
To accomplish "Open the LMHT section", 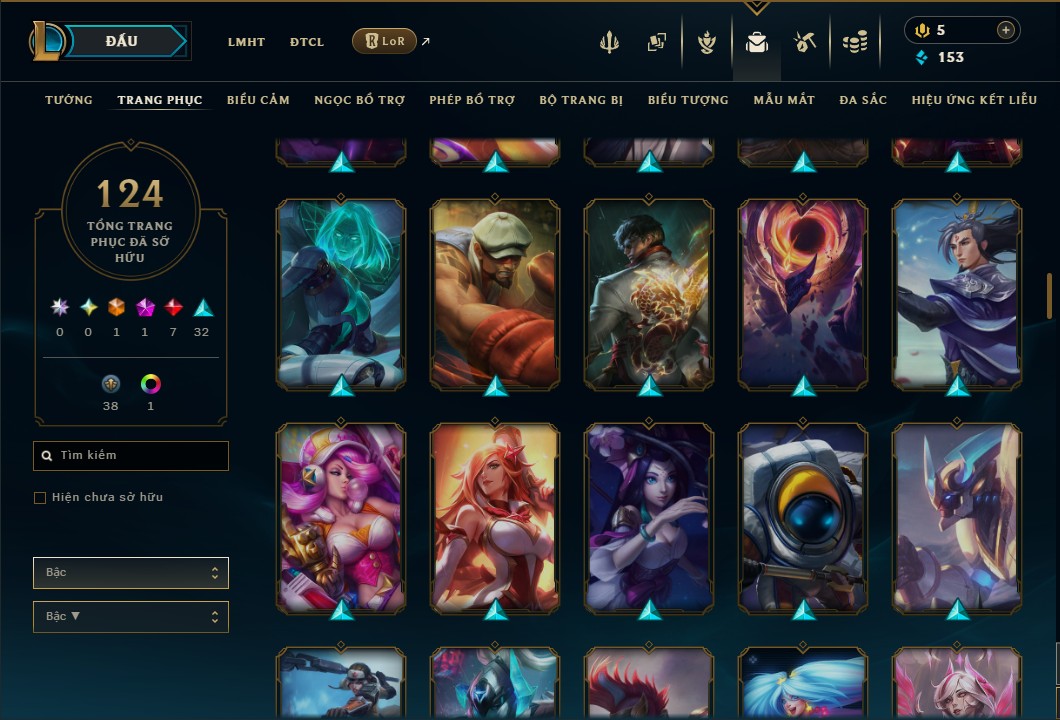I will (x=246, y=42).
